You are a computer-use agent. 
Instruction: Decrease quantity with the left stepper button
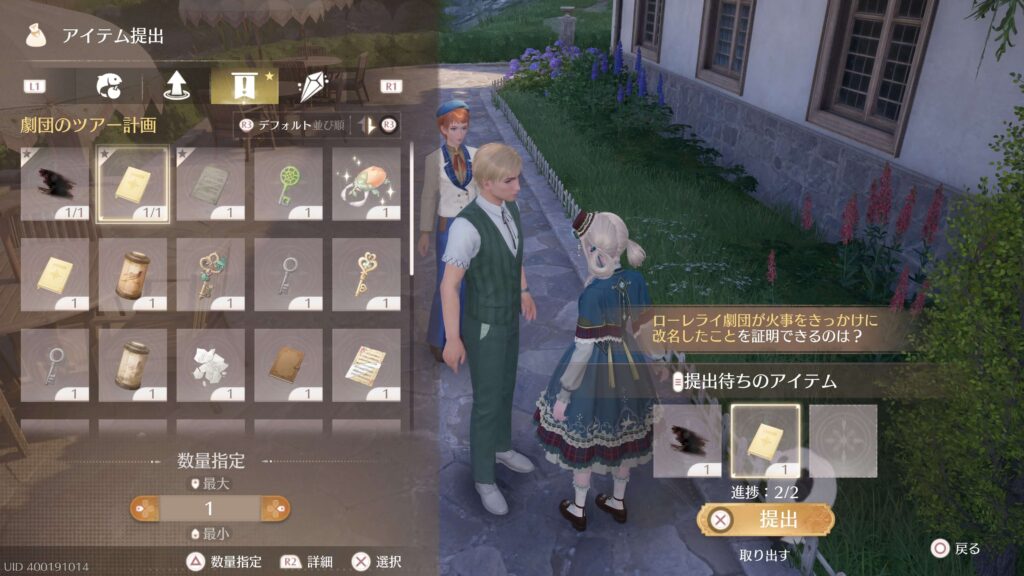point(145,508)
